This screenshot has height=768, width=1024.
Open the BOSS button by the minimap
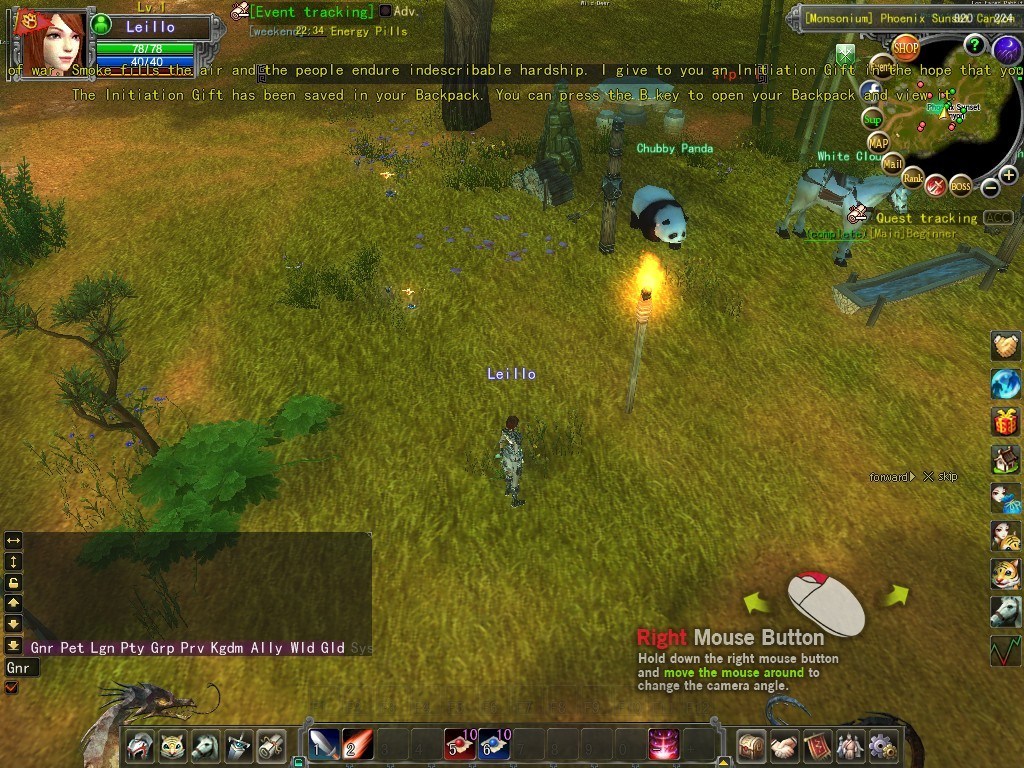tap(960, 186)
